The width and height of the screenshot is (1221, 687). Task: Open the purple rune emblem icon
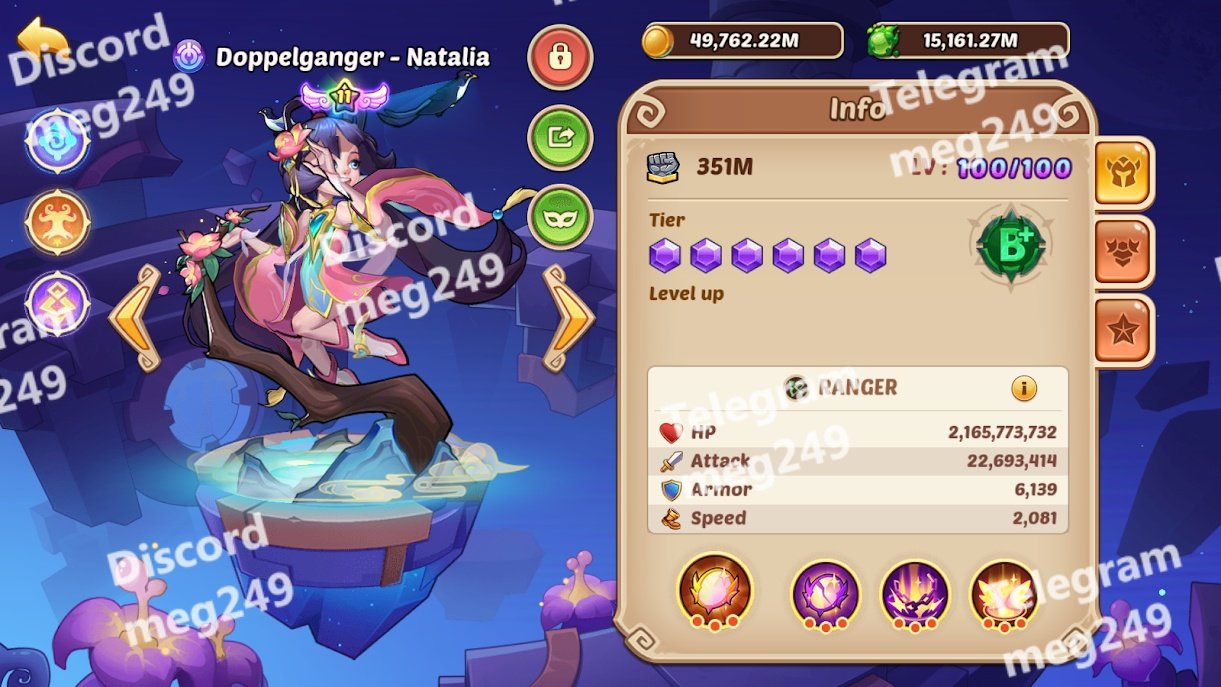tap(58, 304)
